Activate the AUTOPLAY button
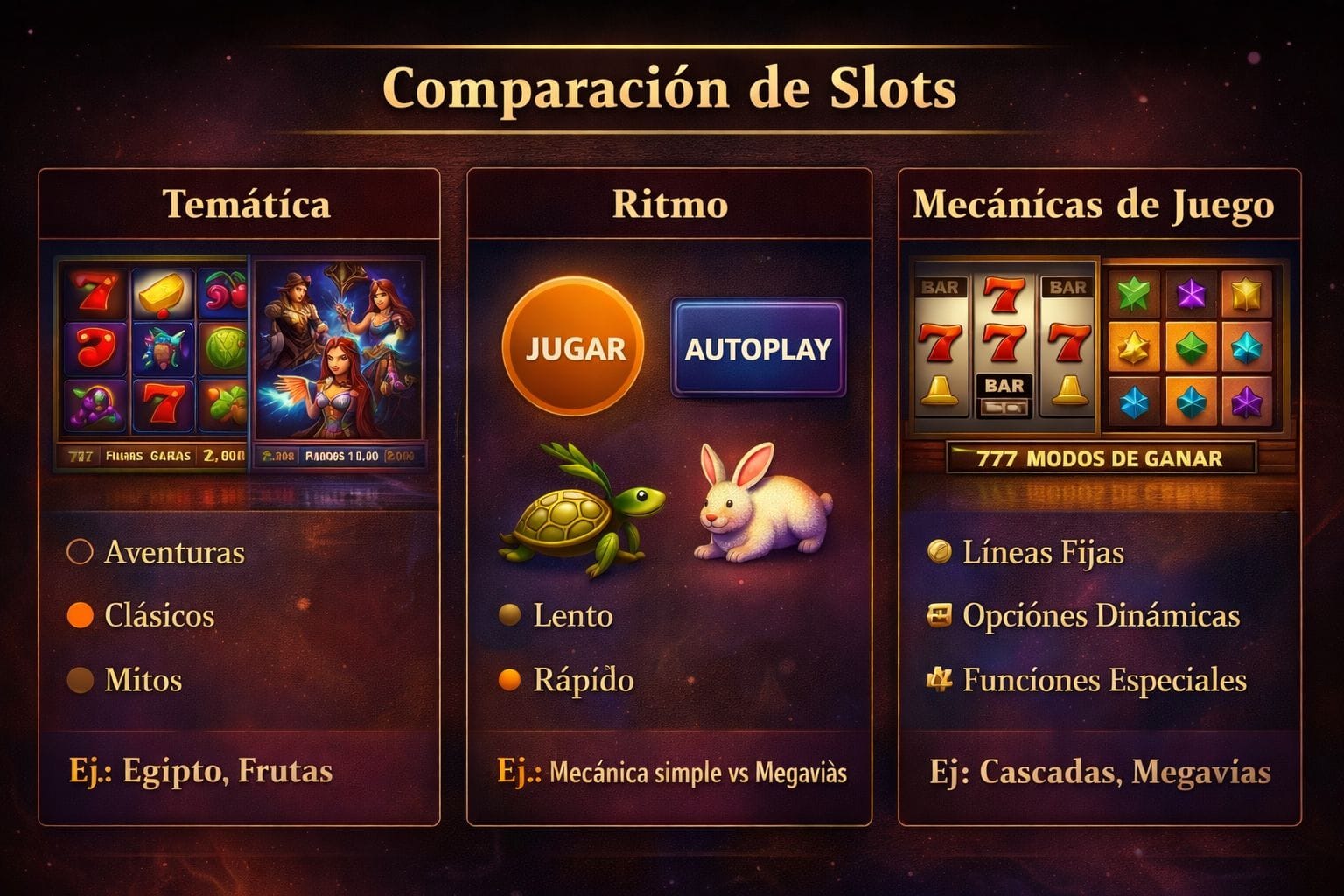 758,348
